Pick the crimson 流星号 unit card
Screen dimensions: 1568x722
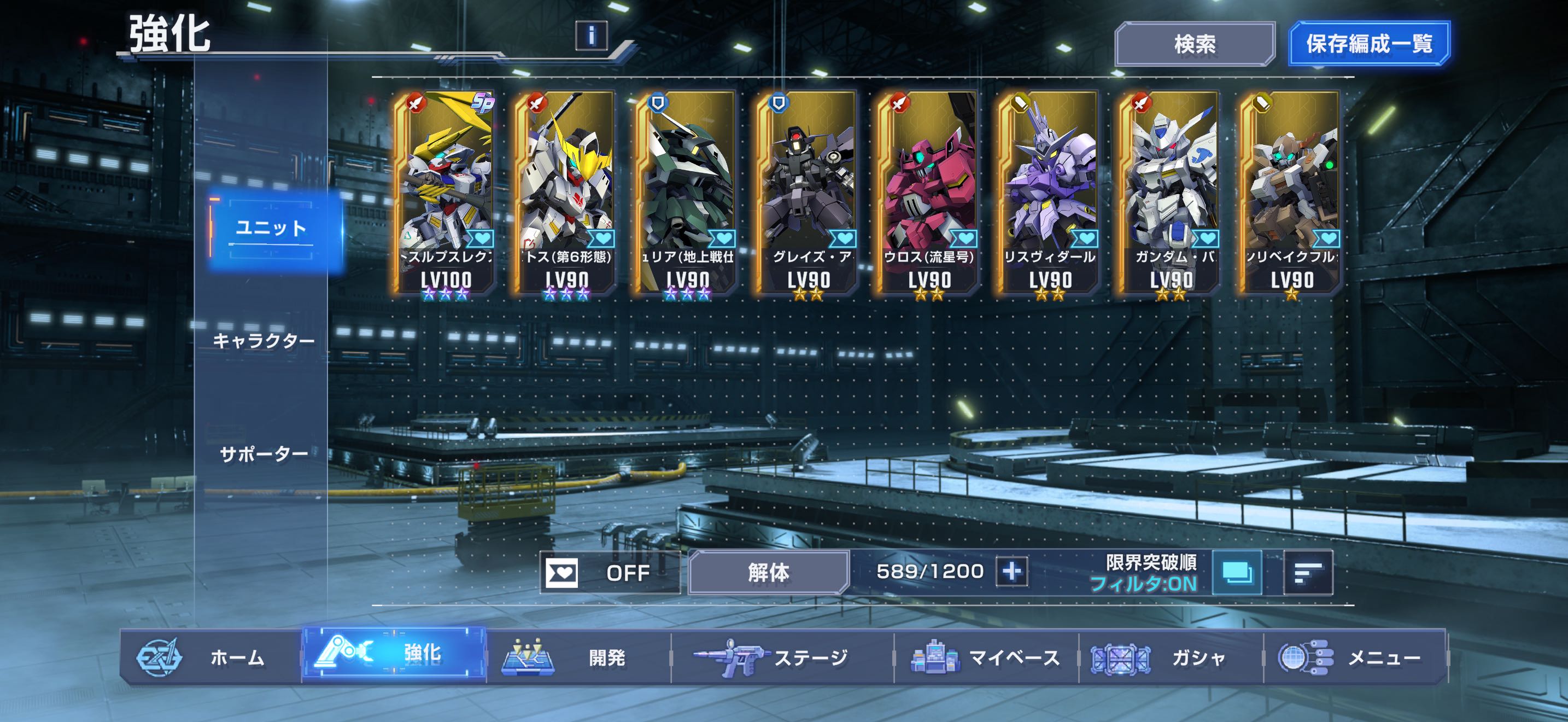pos(929,192)
